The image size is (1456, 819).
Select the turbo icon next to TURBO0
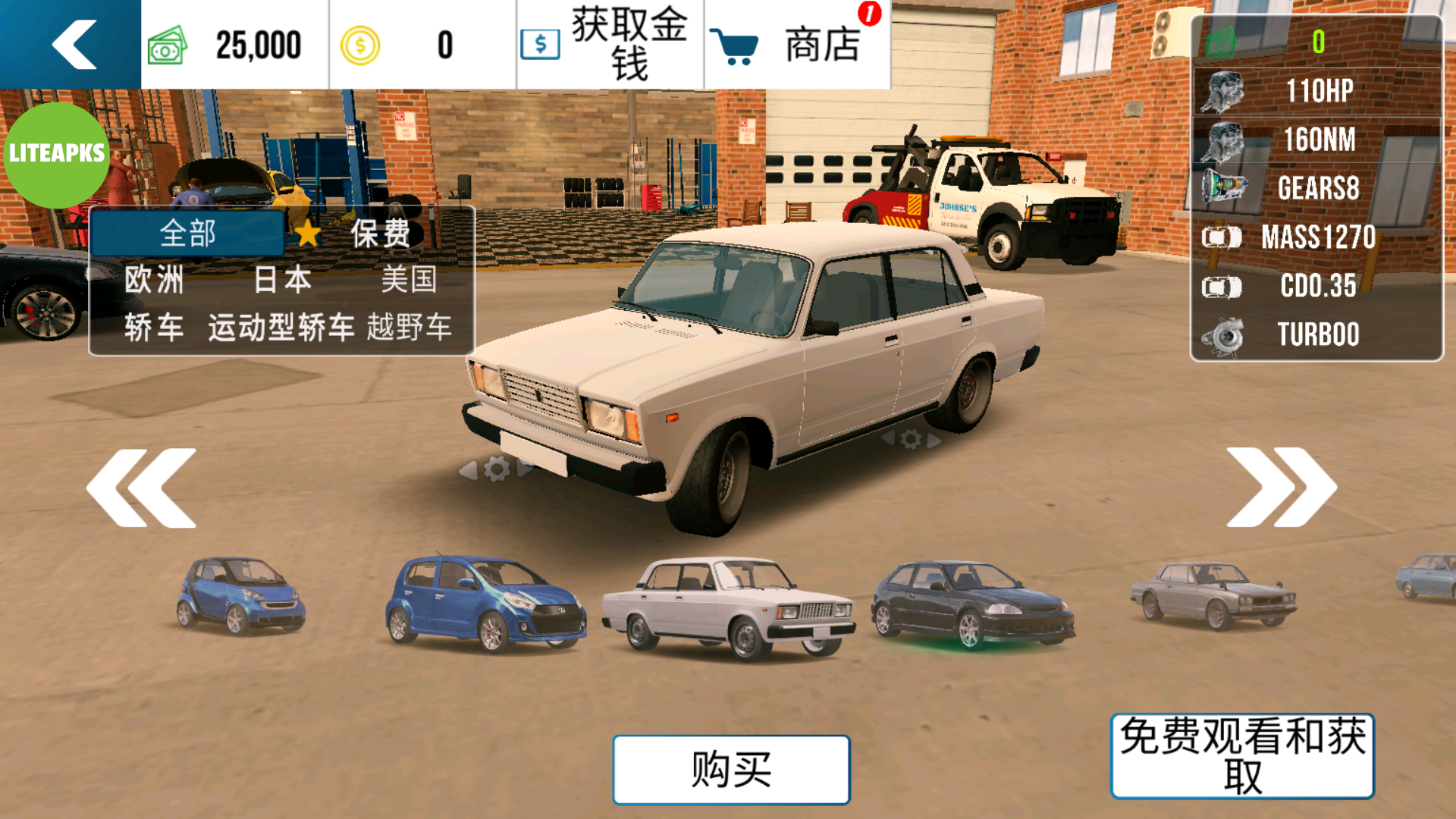coord(1221,334)
